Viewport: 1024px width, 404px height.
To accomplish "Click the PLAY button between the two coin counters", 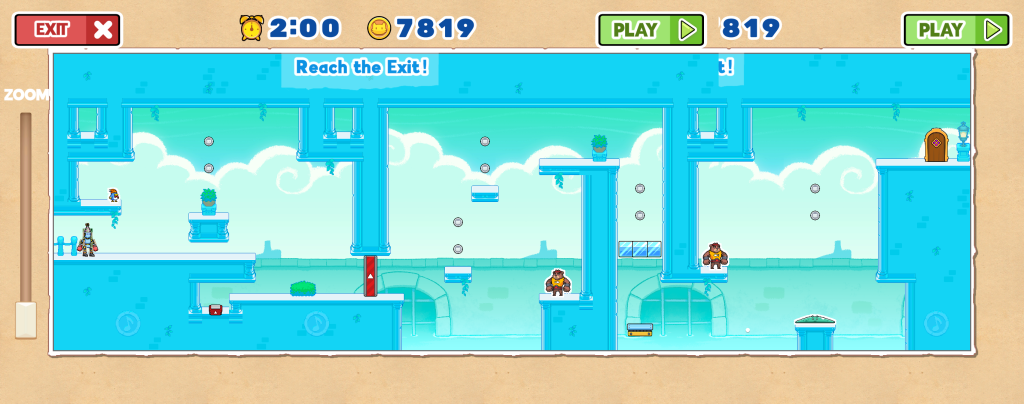I will [x=651, y=29].
